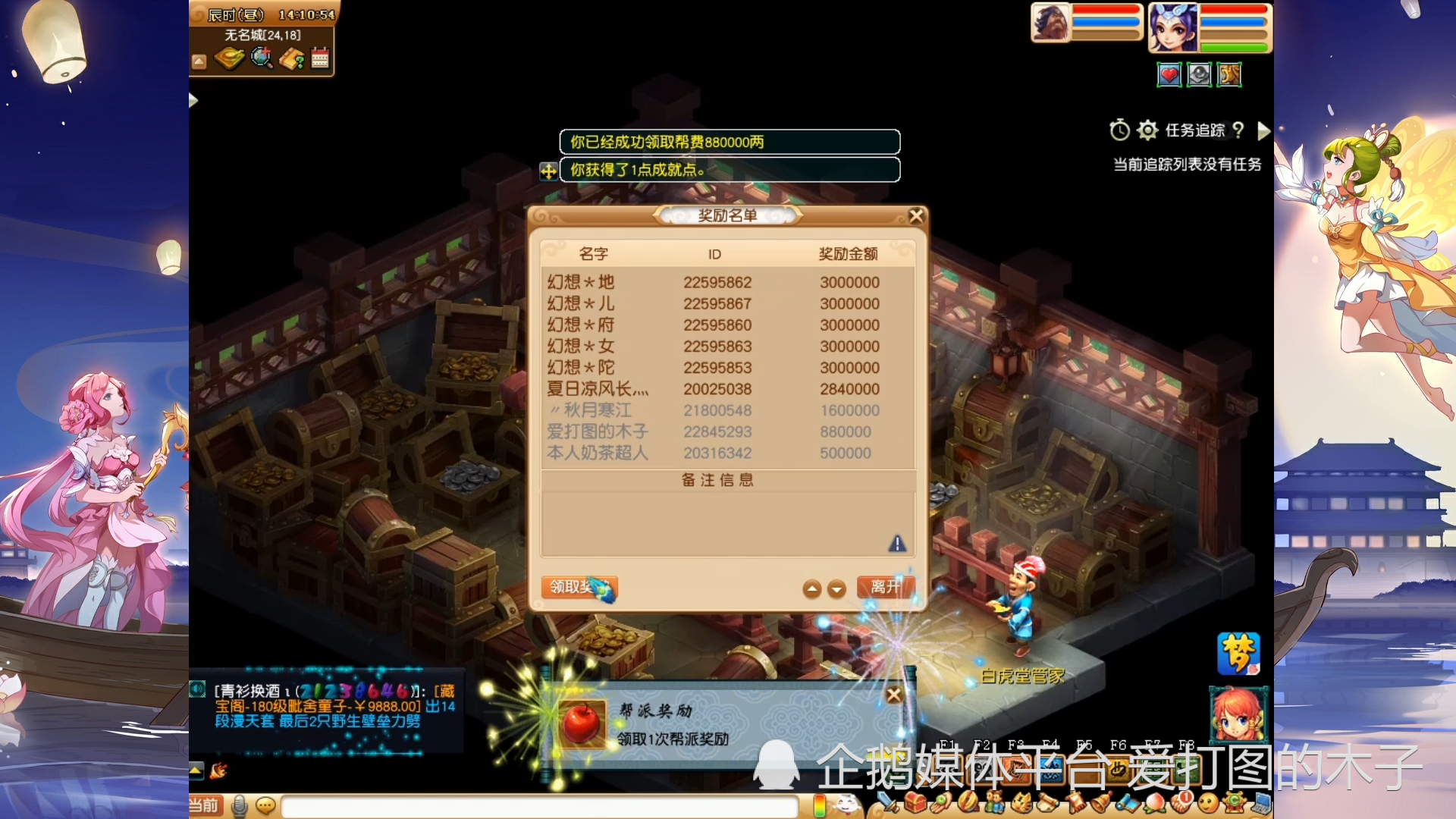Open task tracker settings gear

click(x=1147, y=130)
